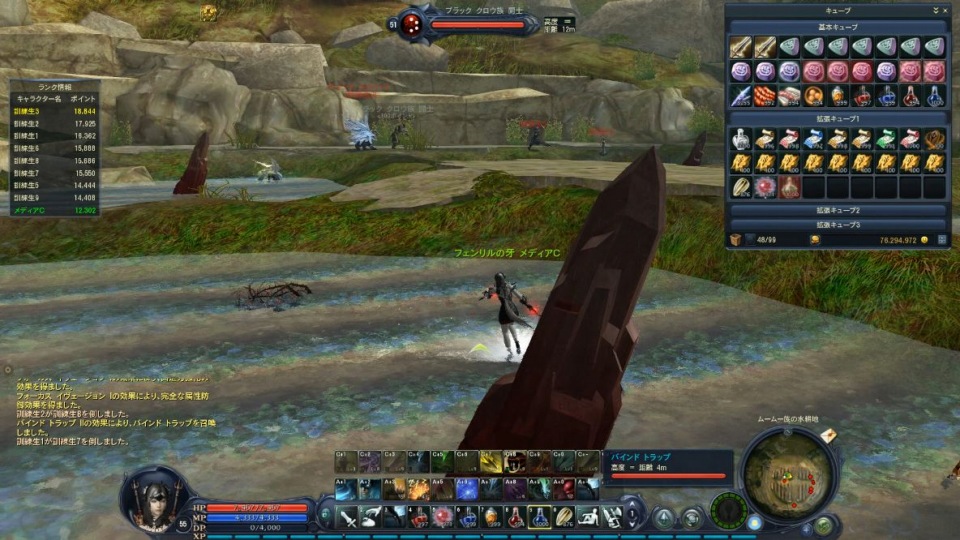Select the white bottle item in expansion cube 1
The width and height of the screenshot is (960, 540).
click(741, 138)
